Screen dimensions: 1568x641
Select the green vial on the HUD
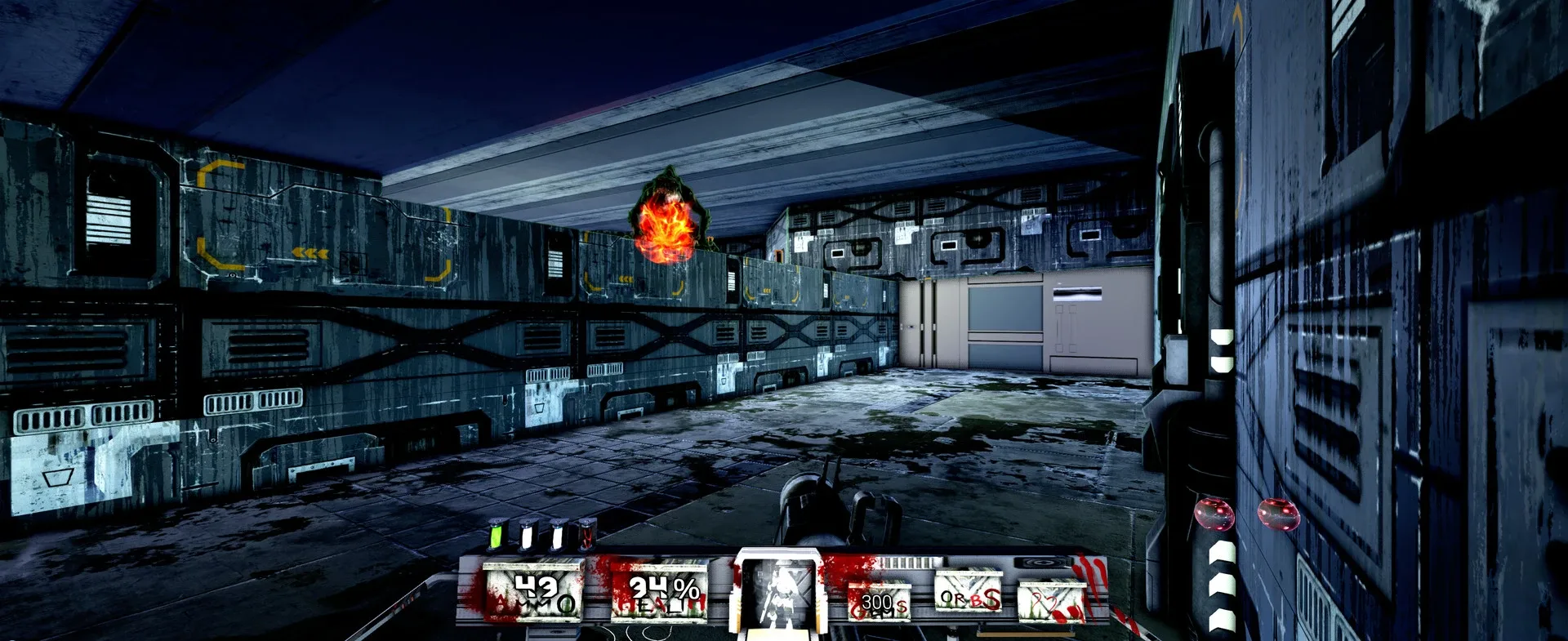[x=496, y=533]
